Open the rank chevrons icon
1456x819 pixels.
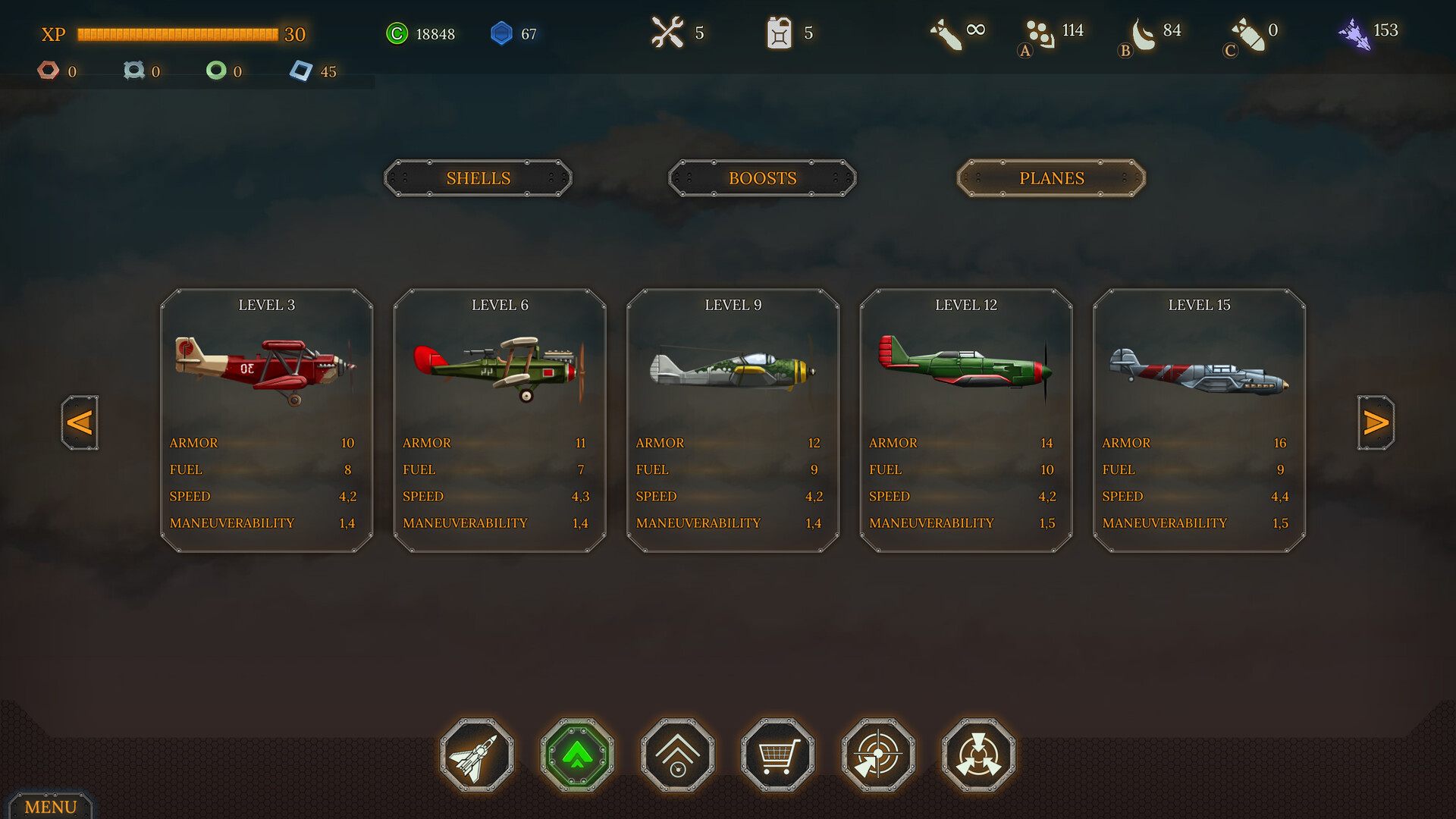pos(678,755)
